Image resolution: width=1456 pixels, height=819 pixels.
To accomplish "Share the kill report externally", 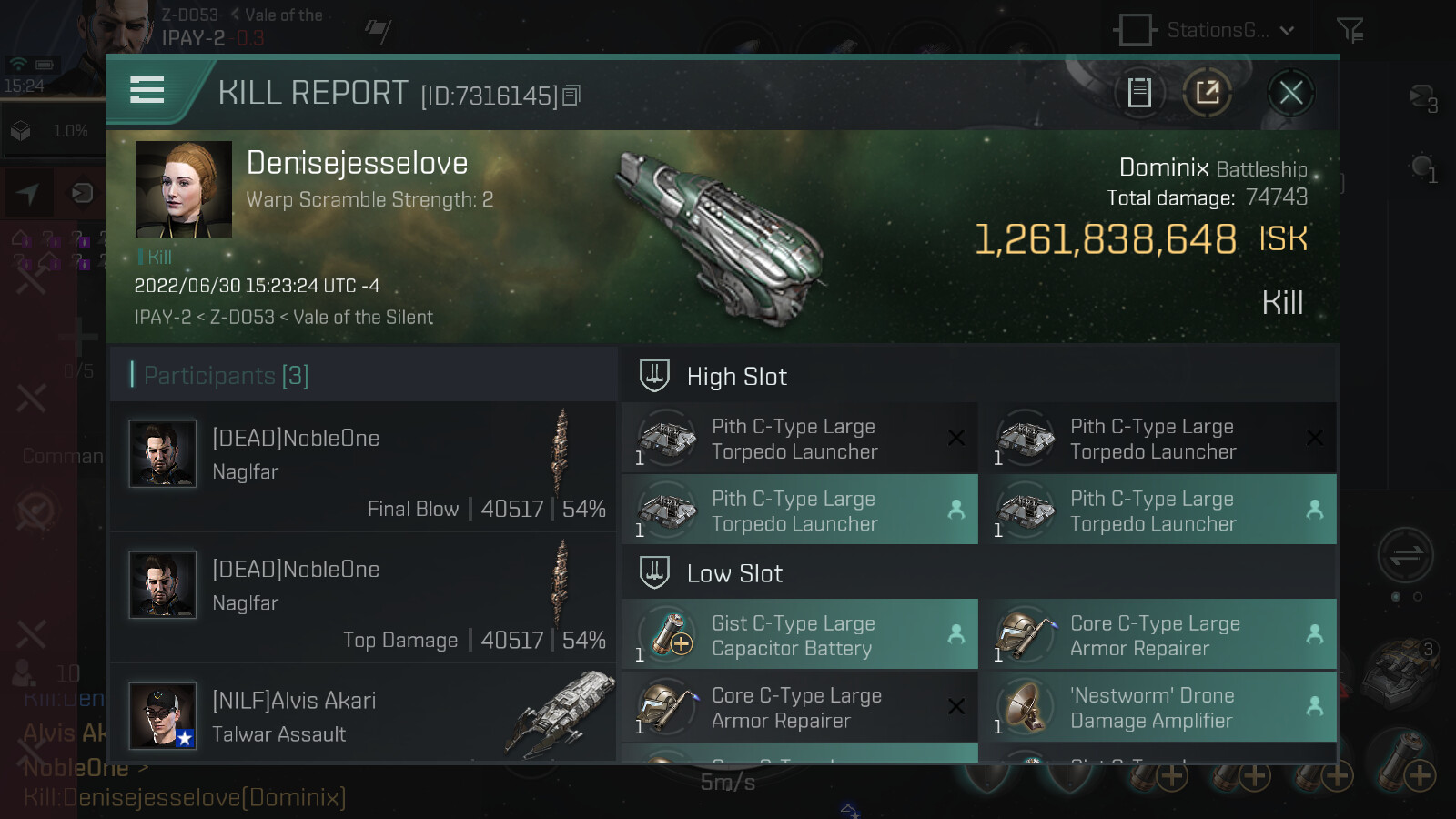I will [x=1208, y=93].
